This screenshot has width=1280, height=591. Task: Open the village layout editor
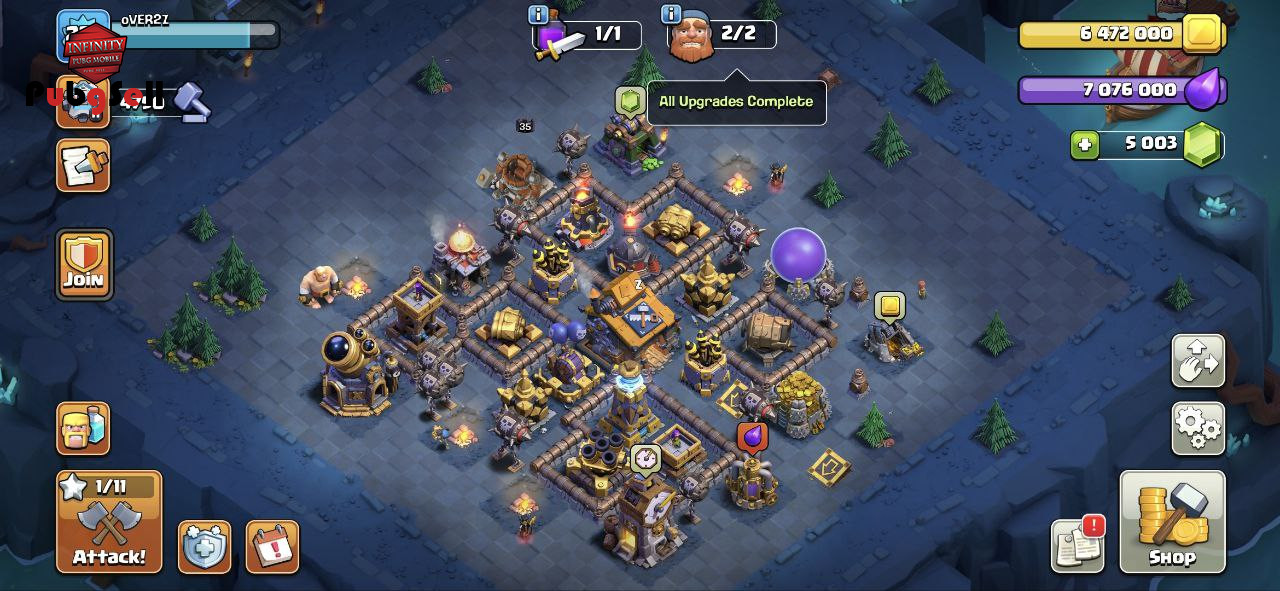pos(1198,361)
